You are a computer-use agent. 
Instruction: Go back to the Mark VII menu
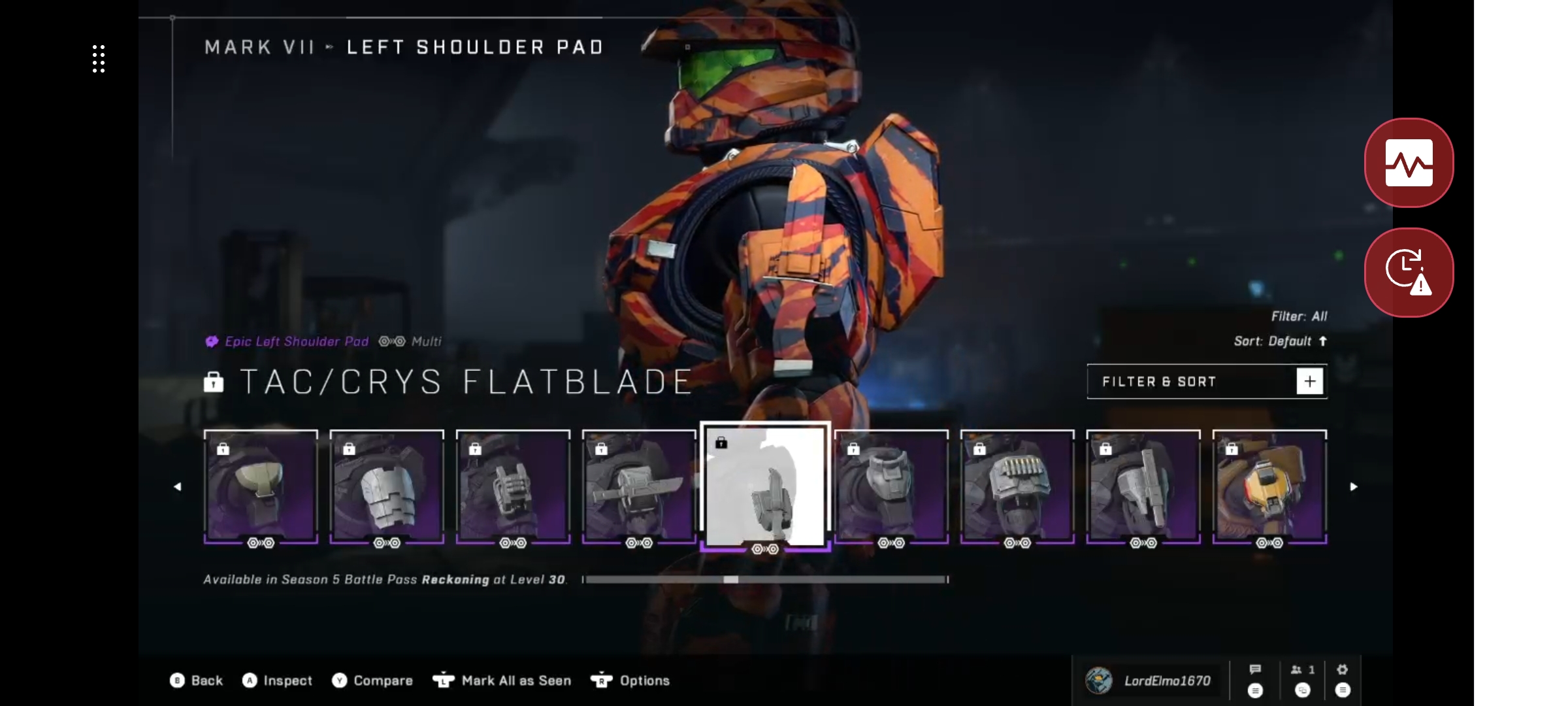[x=197, y=681]
